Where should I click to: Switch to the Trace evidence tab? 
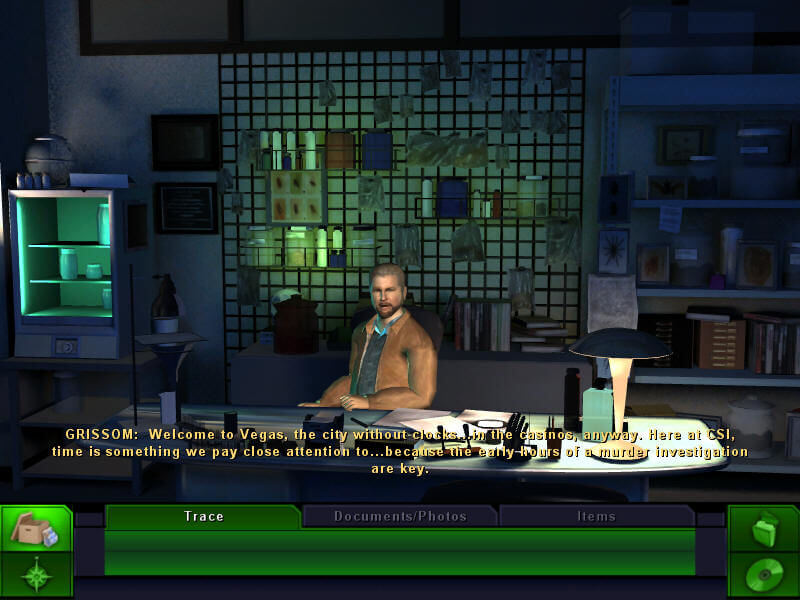coord(203,516)
